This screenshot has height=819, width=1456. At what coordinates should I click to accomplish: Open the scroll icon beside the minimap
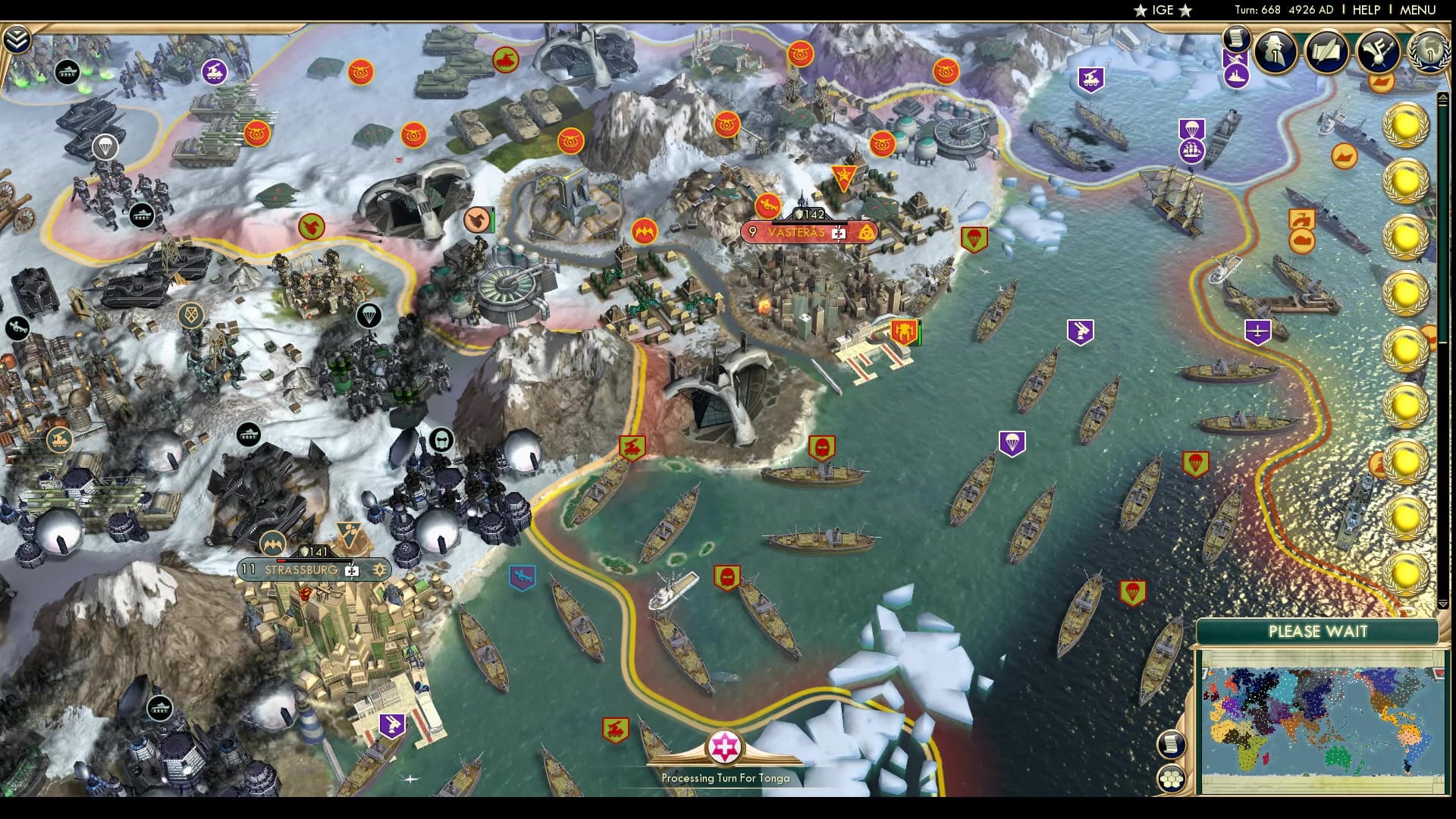1172,744
